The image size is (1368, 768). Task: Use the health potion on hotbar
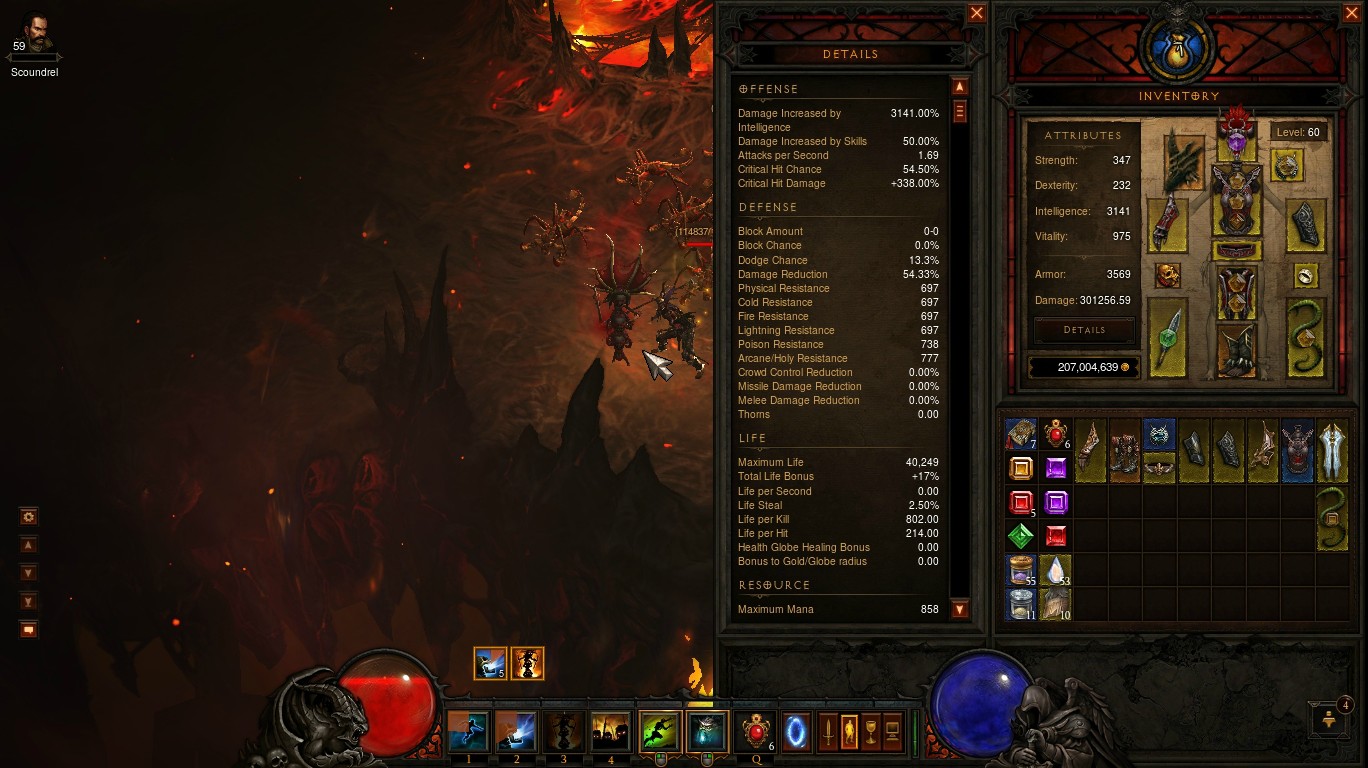(755, 732)
